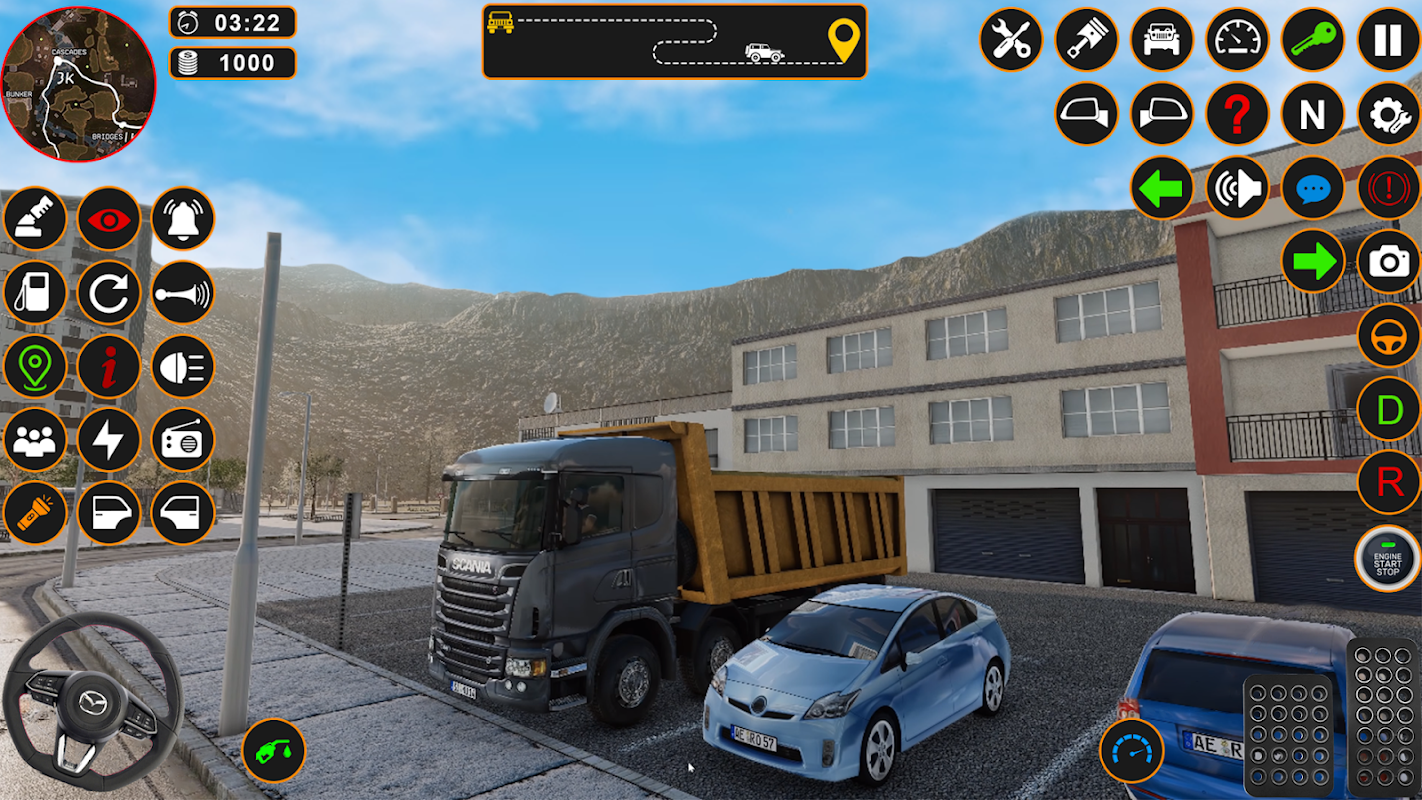Toggle the red hazard warning lights
1422x800 pixels.
coord(1388,188)
